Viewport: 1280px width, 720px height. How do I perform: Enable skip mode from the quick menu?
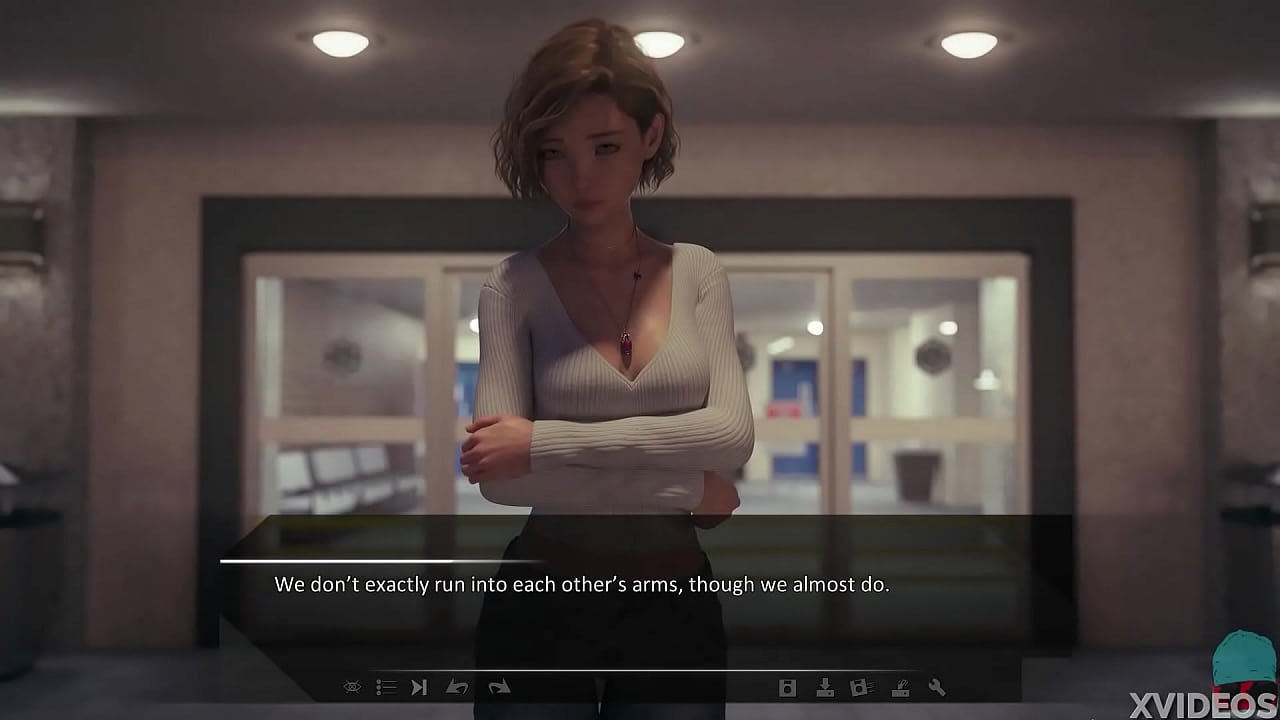tap(419, 687)
